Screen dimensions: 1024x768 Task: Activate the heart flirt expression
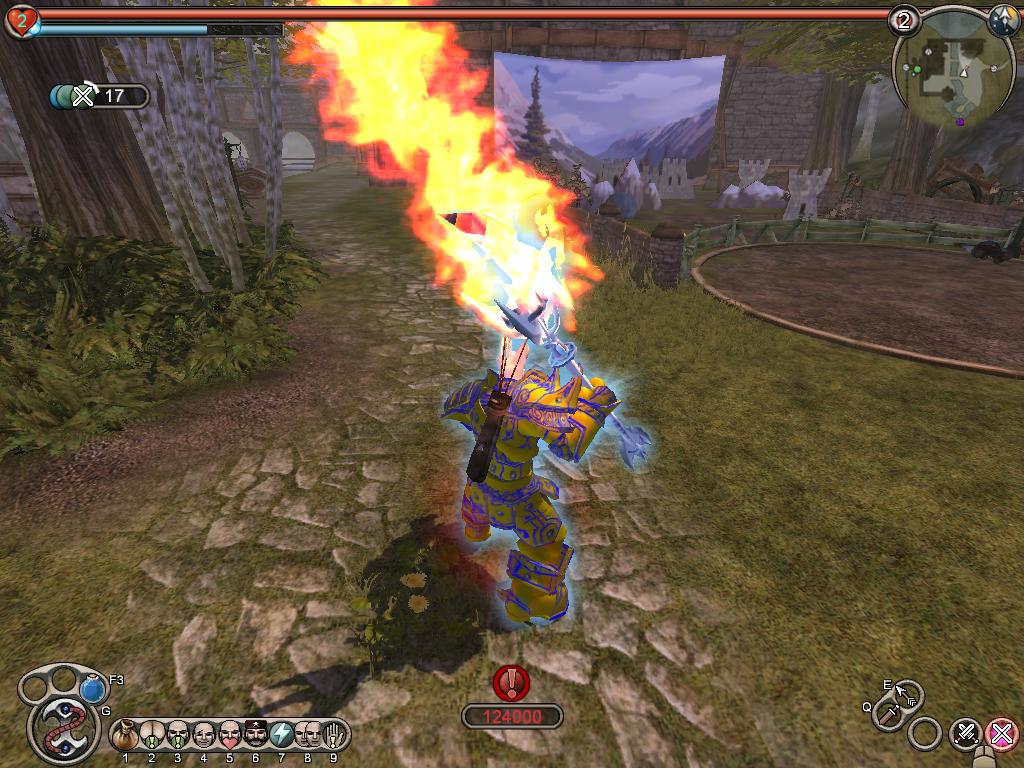coord(230,735)
